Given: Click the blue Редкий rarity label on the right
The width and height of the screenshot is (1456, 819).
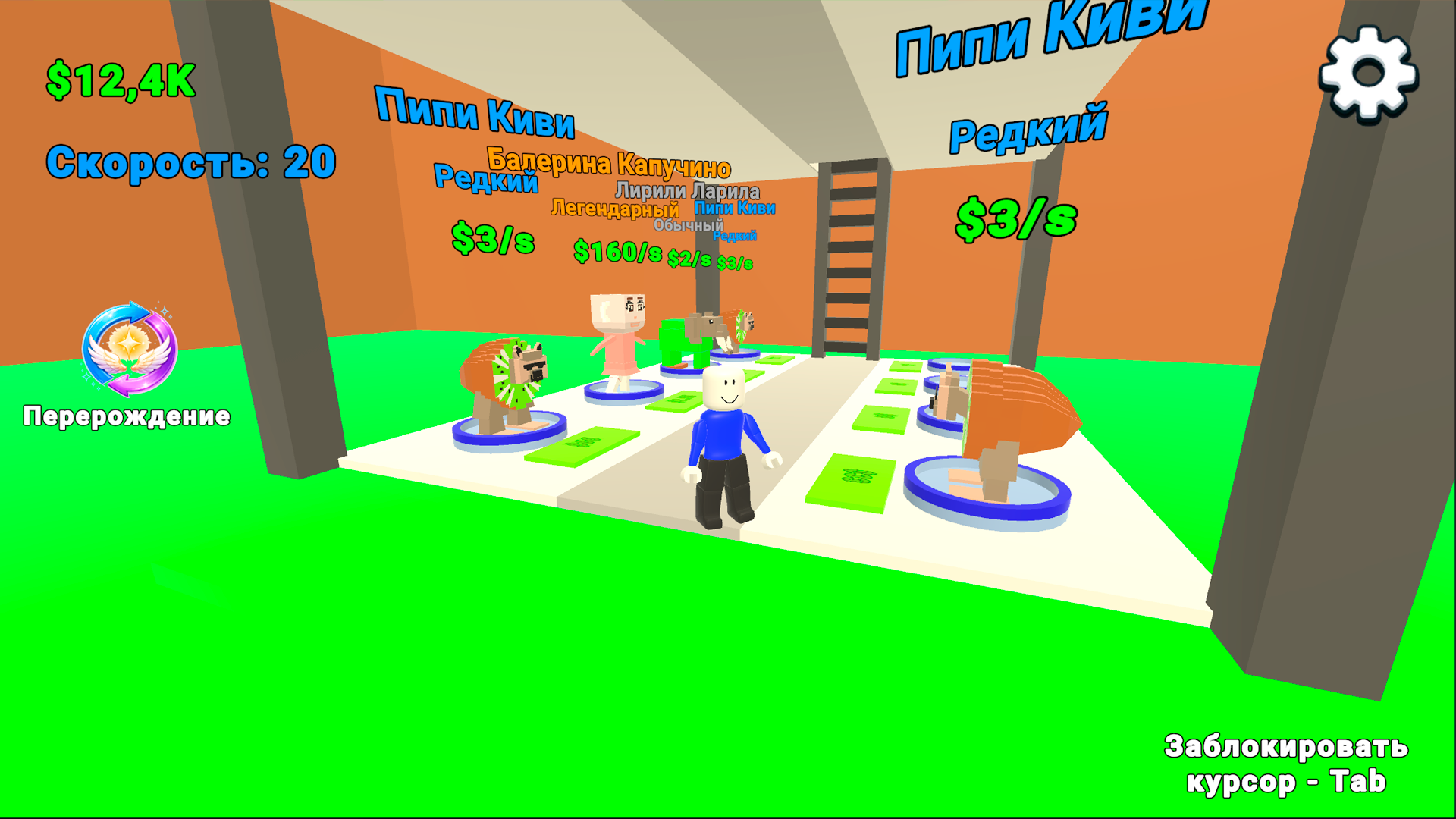Looking at the screenshot, I should (1028, 130).
